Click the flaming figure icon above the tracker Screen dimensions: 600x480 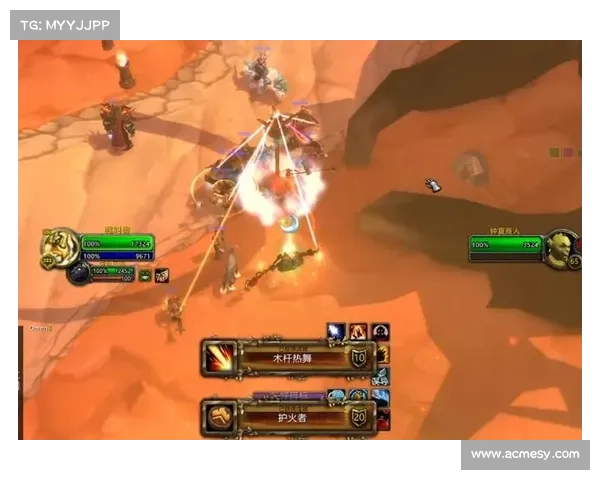point(358,331)
